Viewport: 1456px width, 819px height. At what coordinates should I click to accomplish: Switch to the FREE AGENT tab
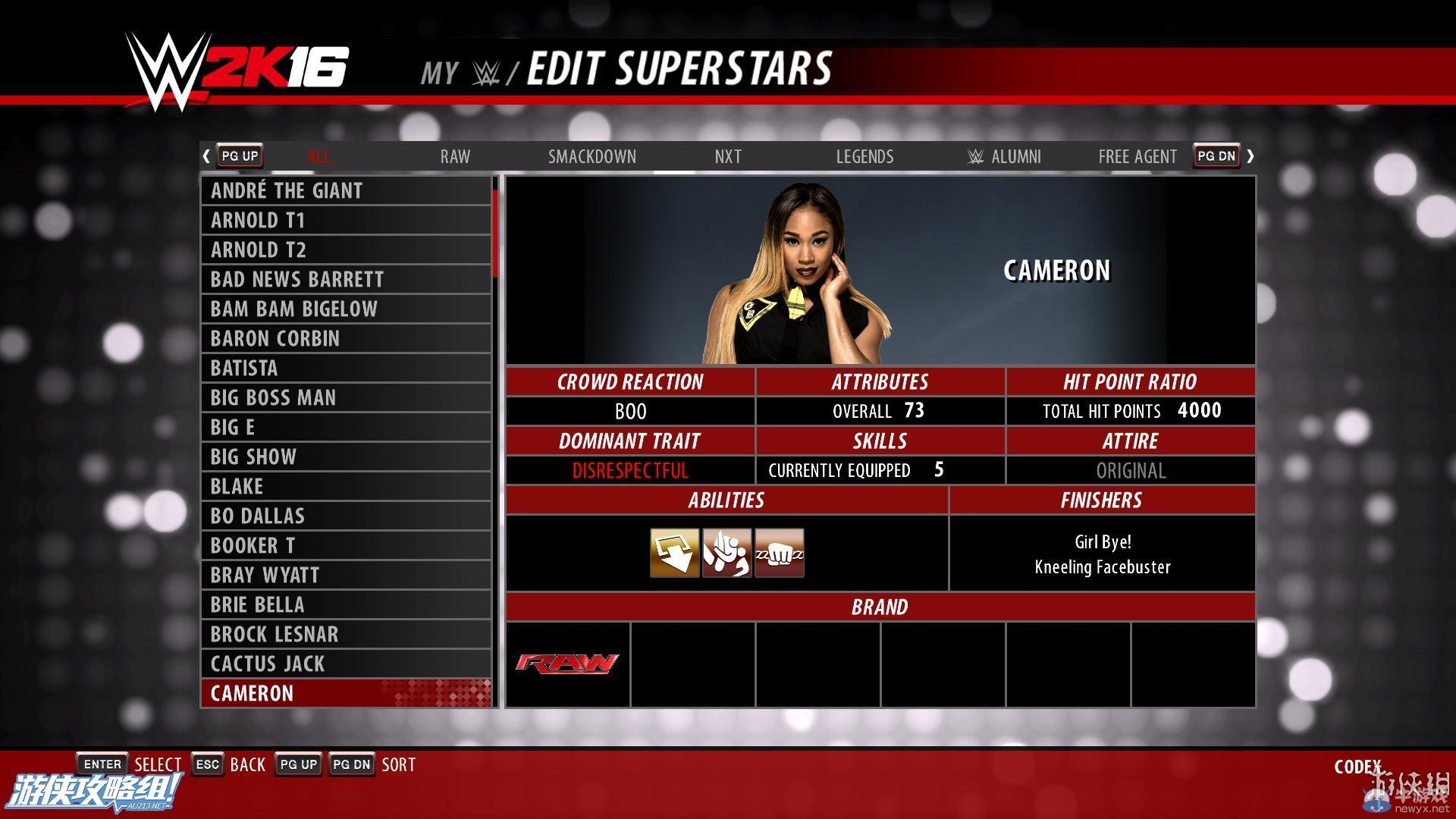[1137, 156]
